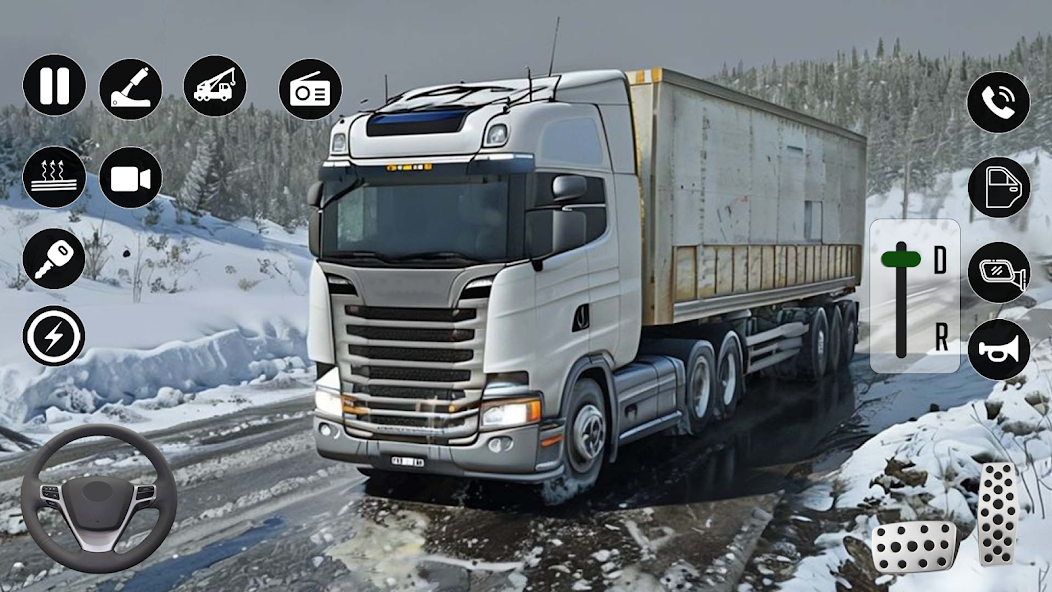Image resolution: width=1052 pixels, height=592 pixels.
Task: Engage the handbrake lever icon
Action: 131,88
